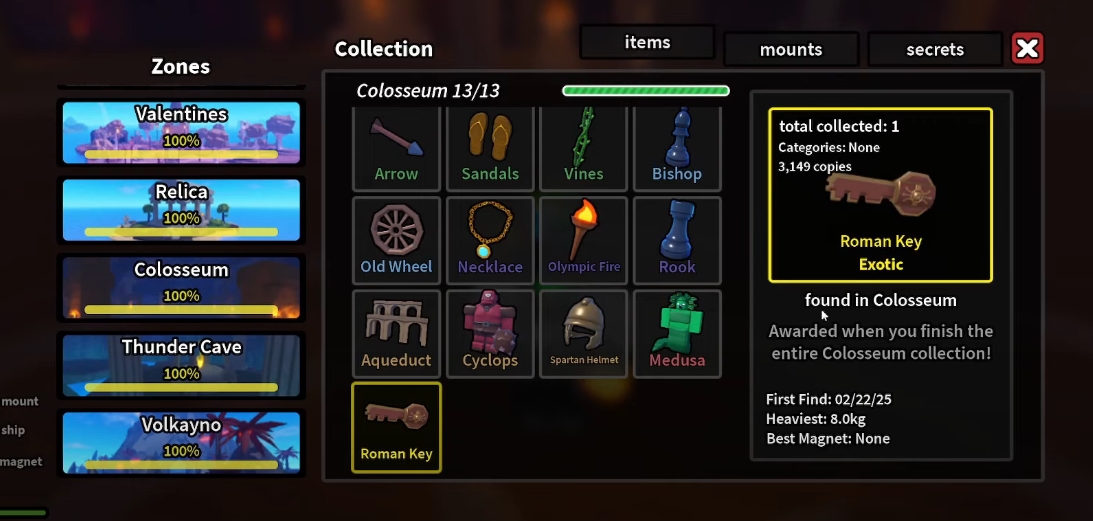This screenshot has width=1093, height=521.
Task: Inspect the Olympic Fire torch item
Action: 584,240
